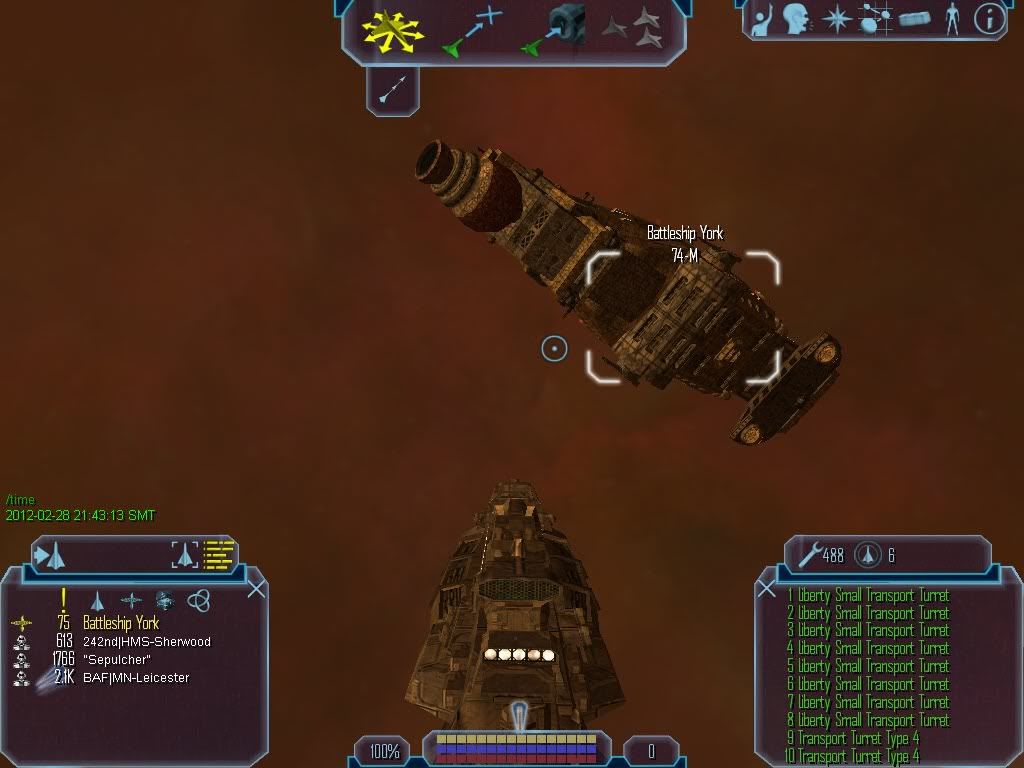The height and width of the screenshot is (768, 1024).
Task: Open the eight-pointed star icon in top bar
Action: (836, 19)
